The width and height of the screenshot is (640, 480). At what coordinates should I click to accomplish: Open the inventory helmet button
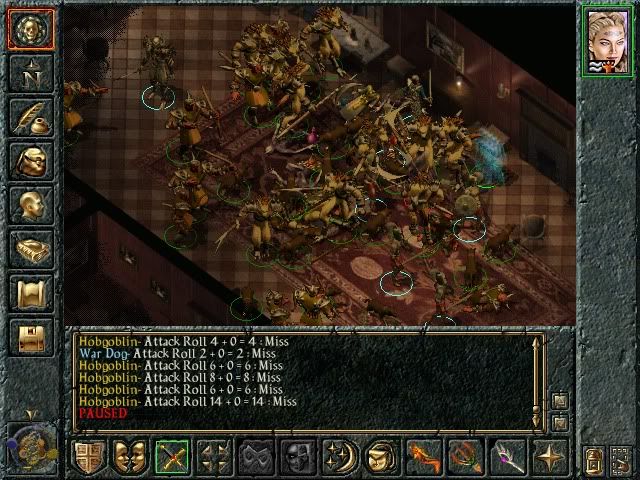click(31, 162)
